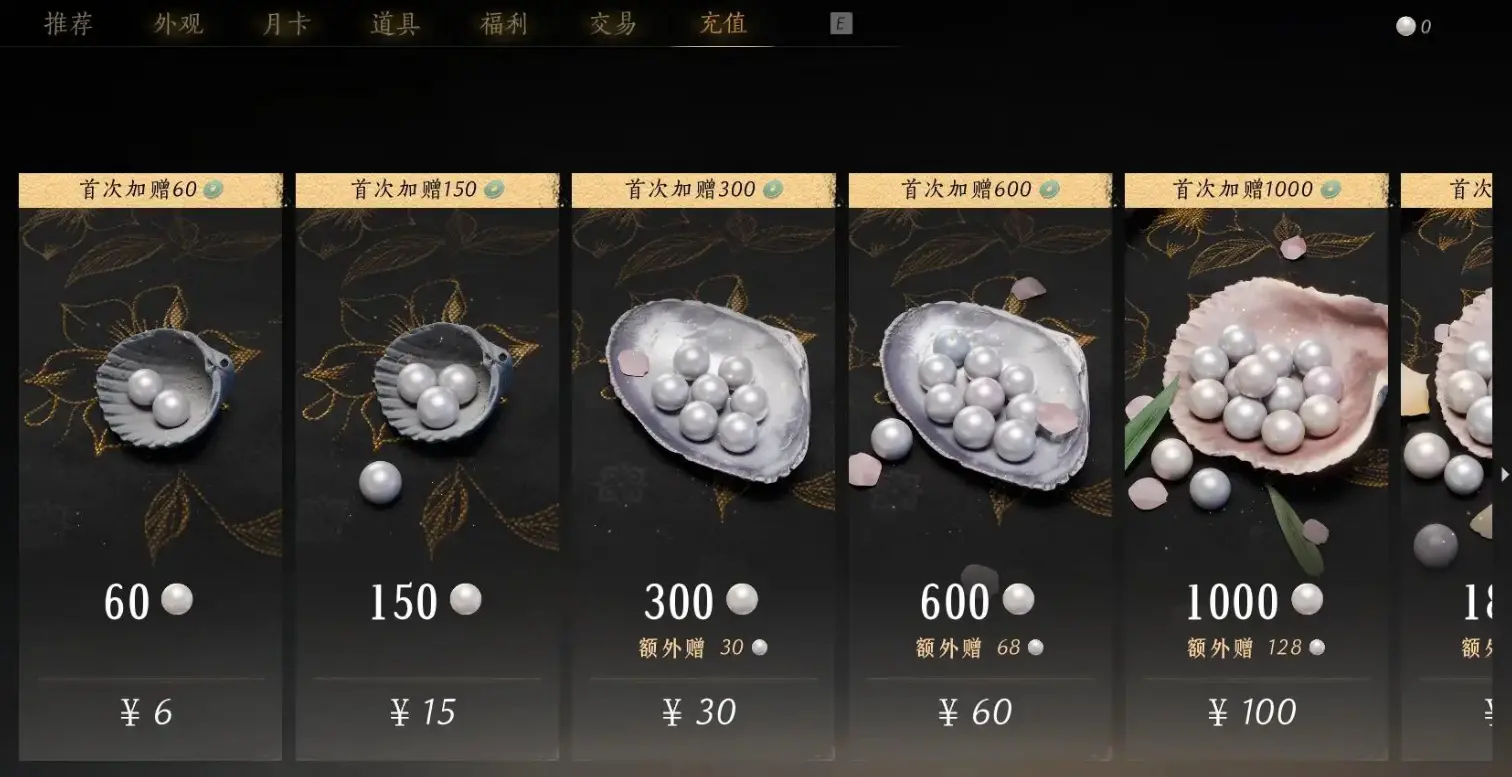The width and height of the screenshot is (1512, 777).
Task: Open the 外观 tab
Action: pyautogui.click(x=178, y=24)
